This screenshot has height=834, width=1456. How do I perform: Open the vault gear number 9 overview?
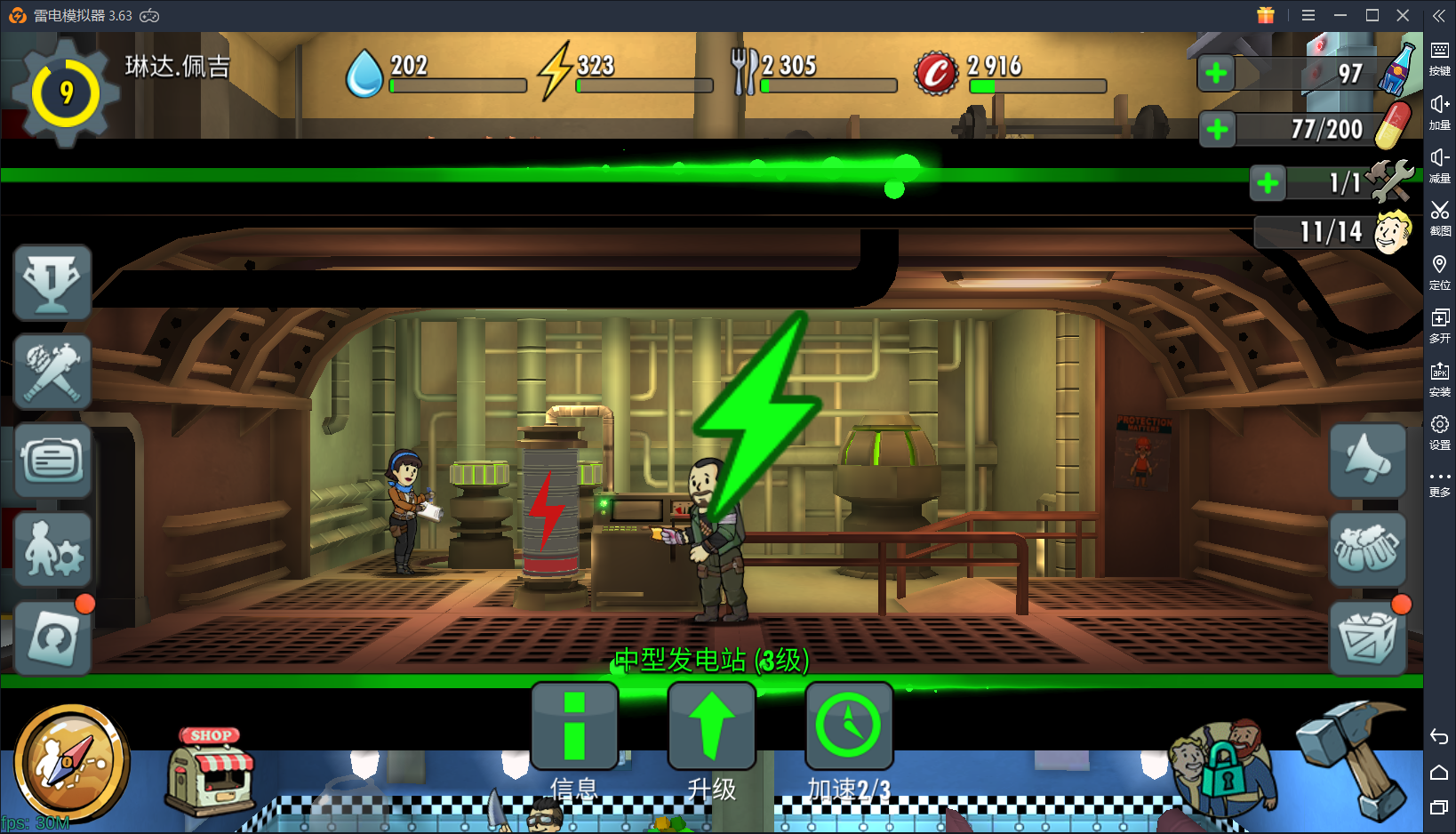pyautogui.click(x=66, y=92)
